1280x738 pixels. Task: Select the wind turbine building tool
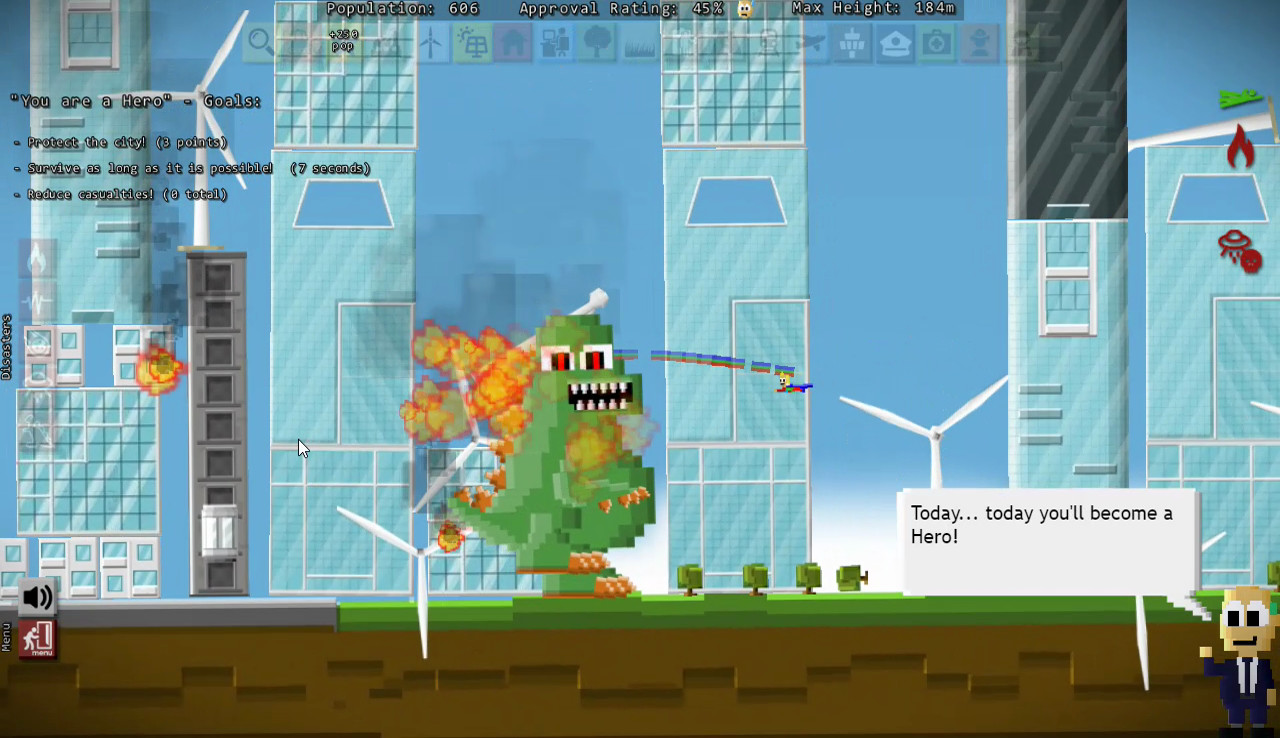430,43
